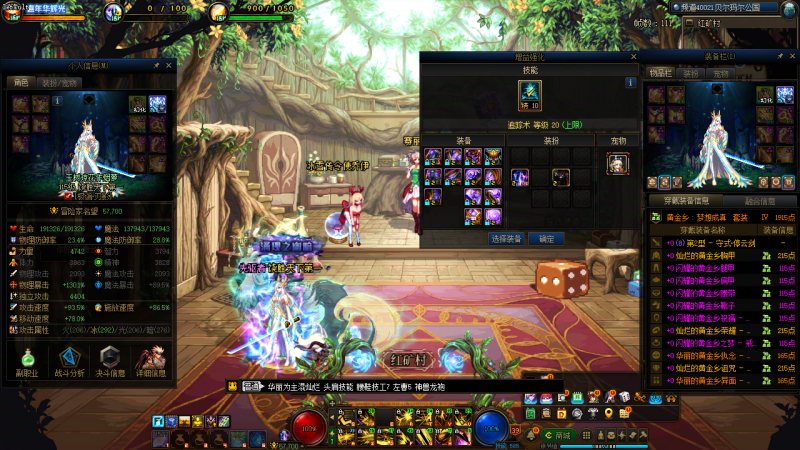Image resolution: width=800 pixels, height=450 pixels.
Task: Click the 选择装备 button
Action: pyautogui.click(x=509, y=239)
